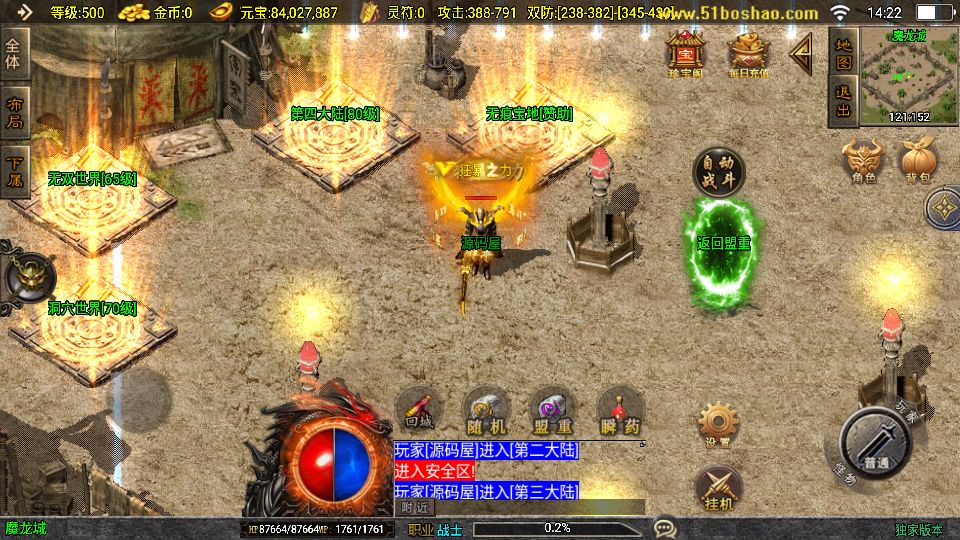Use the 回城 return scroll

click(x=420, y=411)
